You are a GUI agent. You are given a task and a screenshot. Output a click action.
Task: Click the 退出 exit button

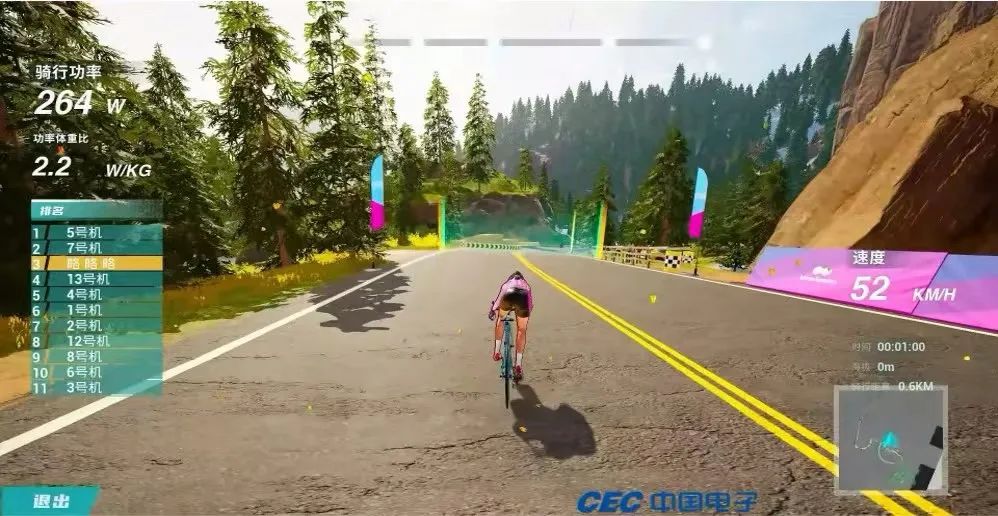pos(50,501)
